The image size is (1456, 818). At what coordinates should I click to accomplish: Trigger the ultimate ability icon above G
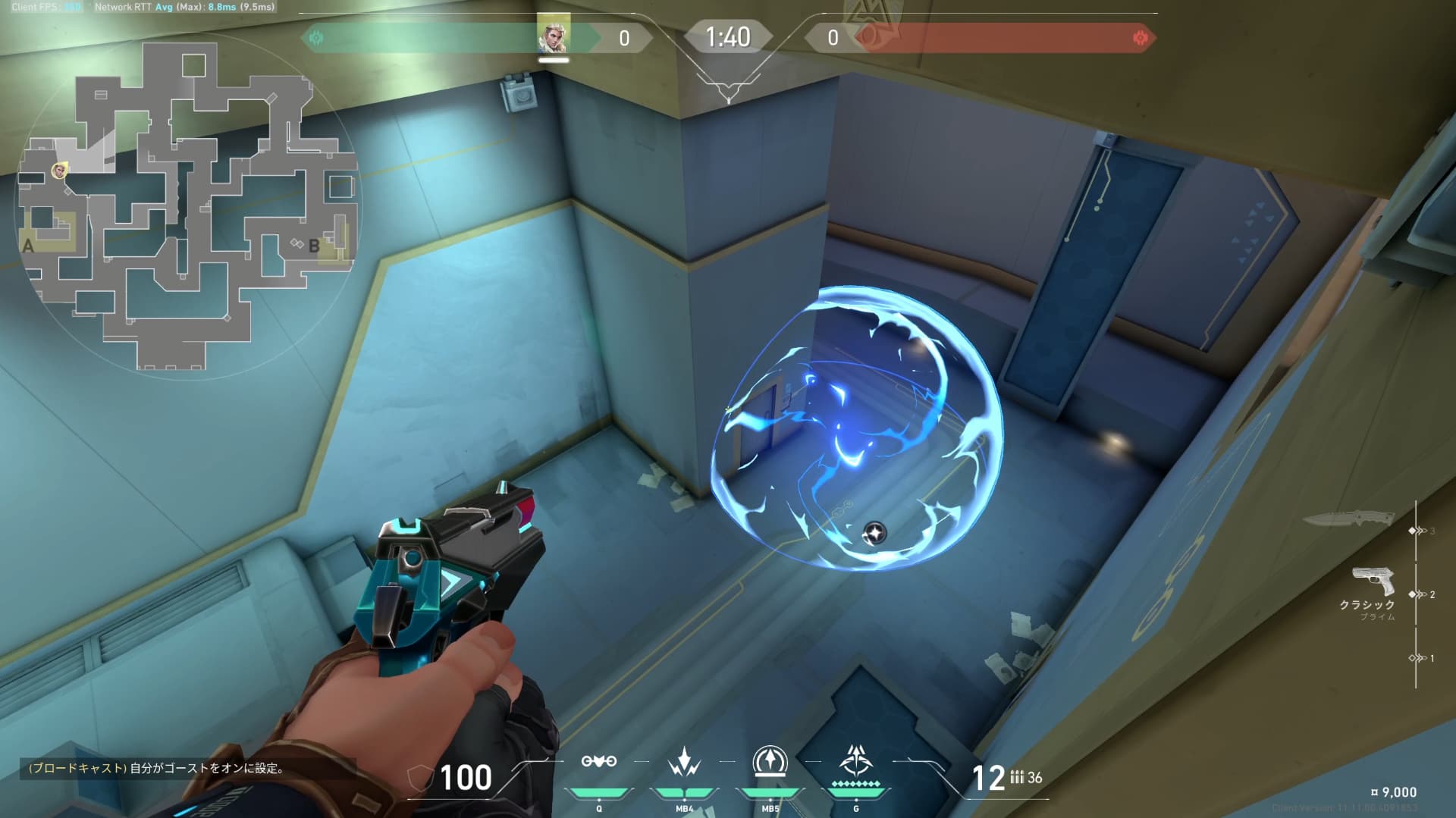coord(856,760)
